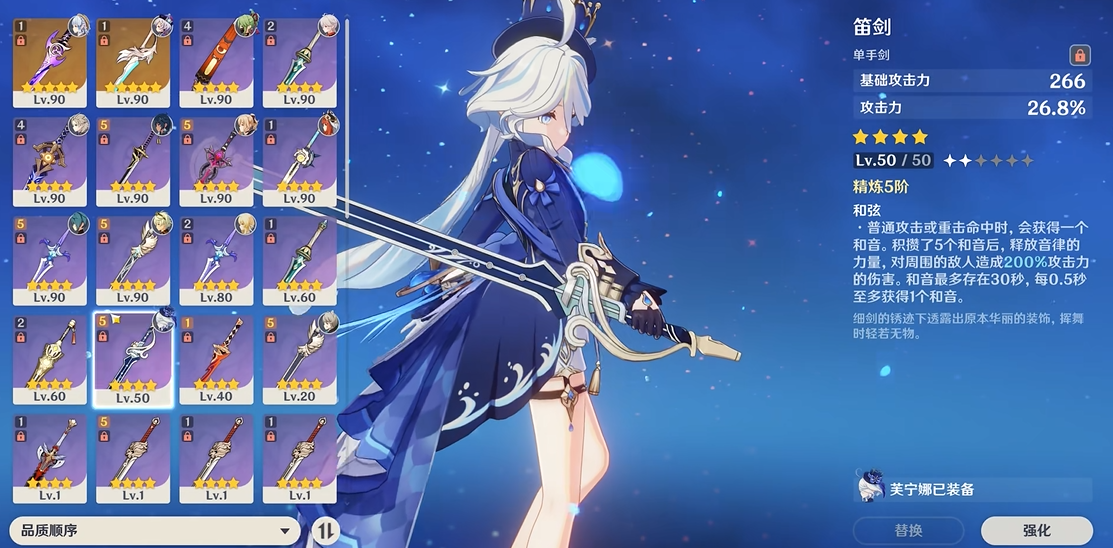Screen dimensions: 1113x548
Task: Click the weapon list scrollbar
Action: 346,100
